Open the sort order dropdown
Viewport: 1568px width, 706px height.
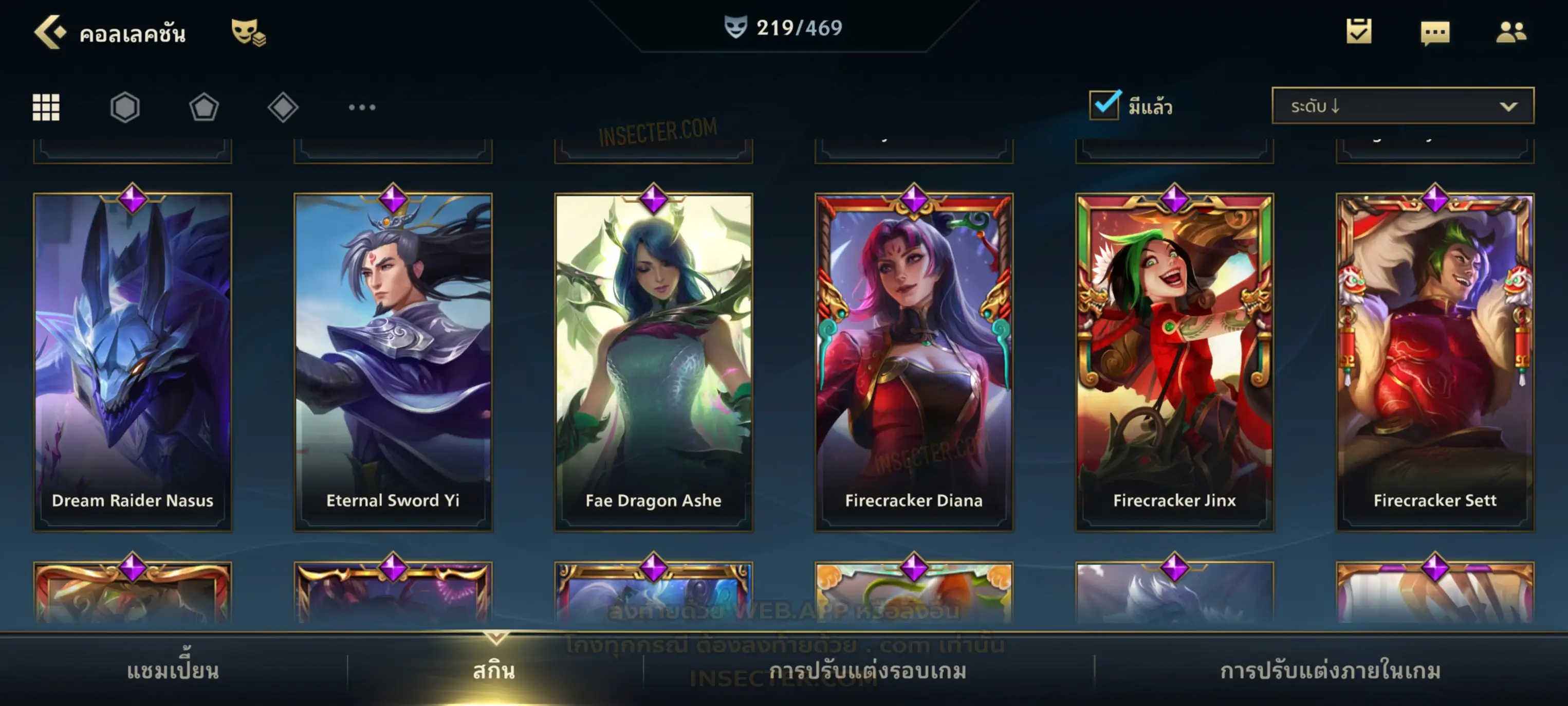click(1402, 106)
